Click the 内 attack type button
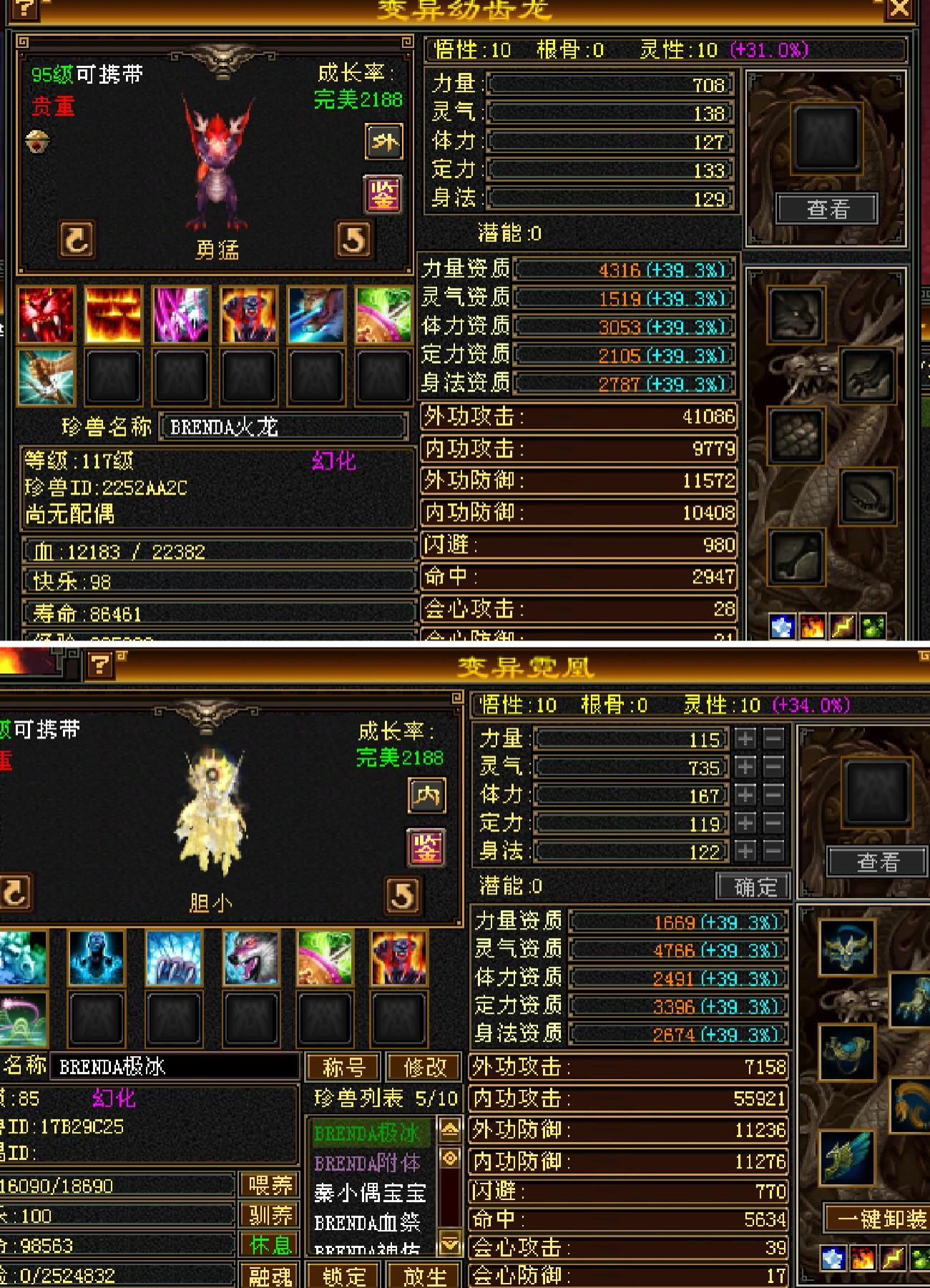 [x=427, y=796]
